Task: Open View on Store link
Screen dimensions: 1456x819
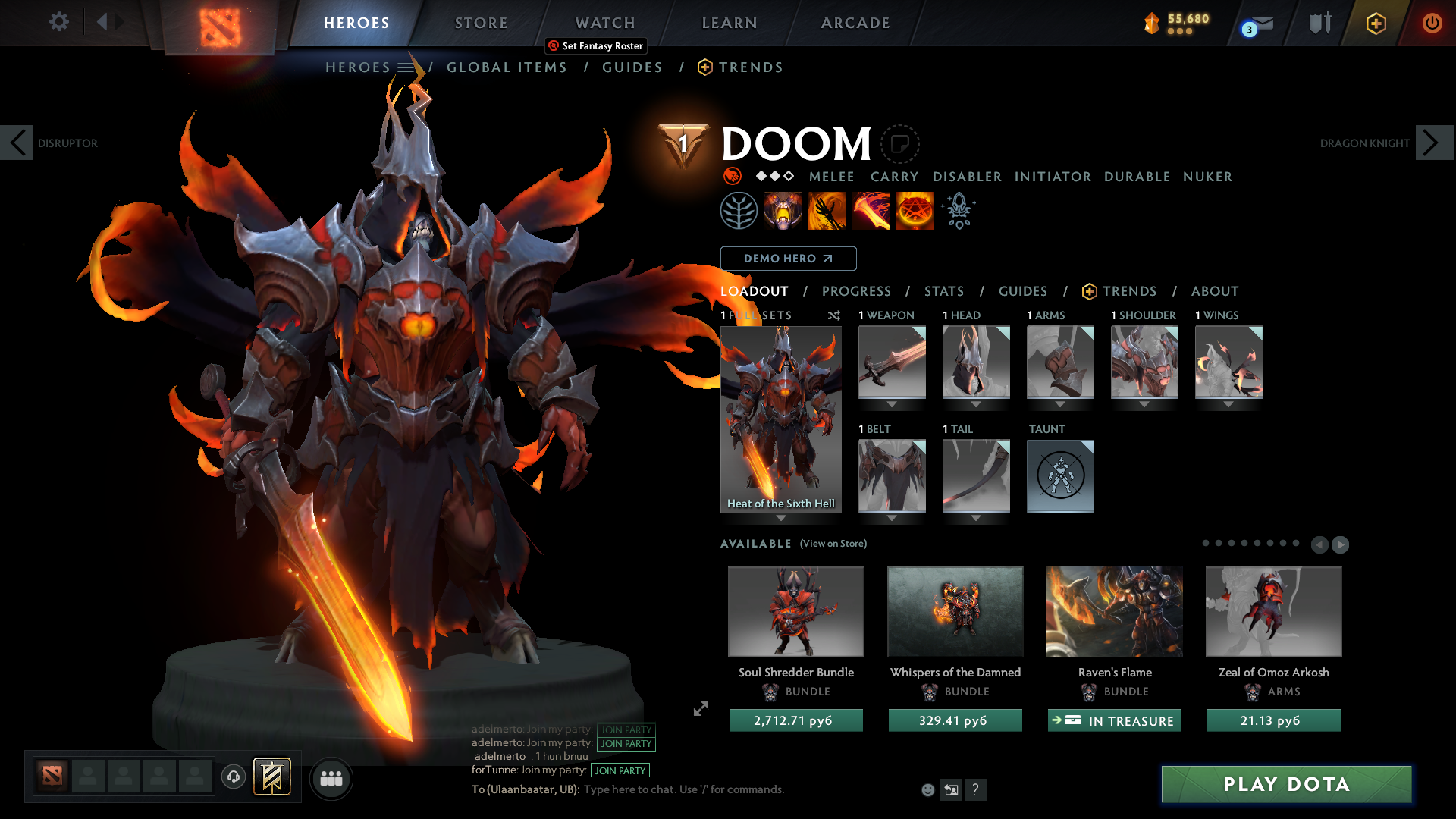Action: pos(832,544)
